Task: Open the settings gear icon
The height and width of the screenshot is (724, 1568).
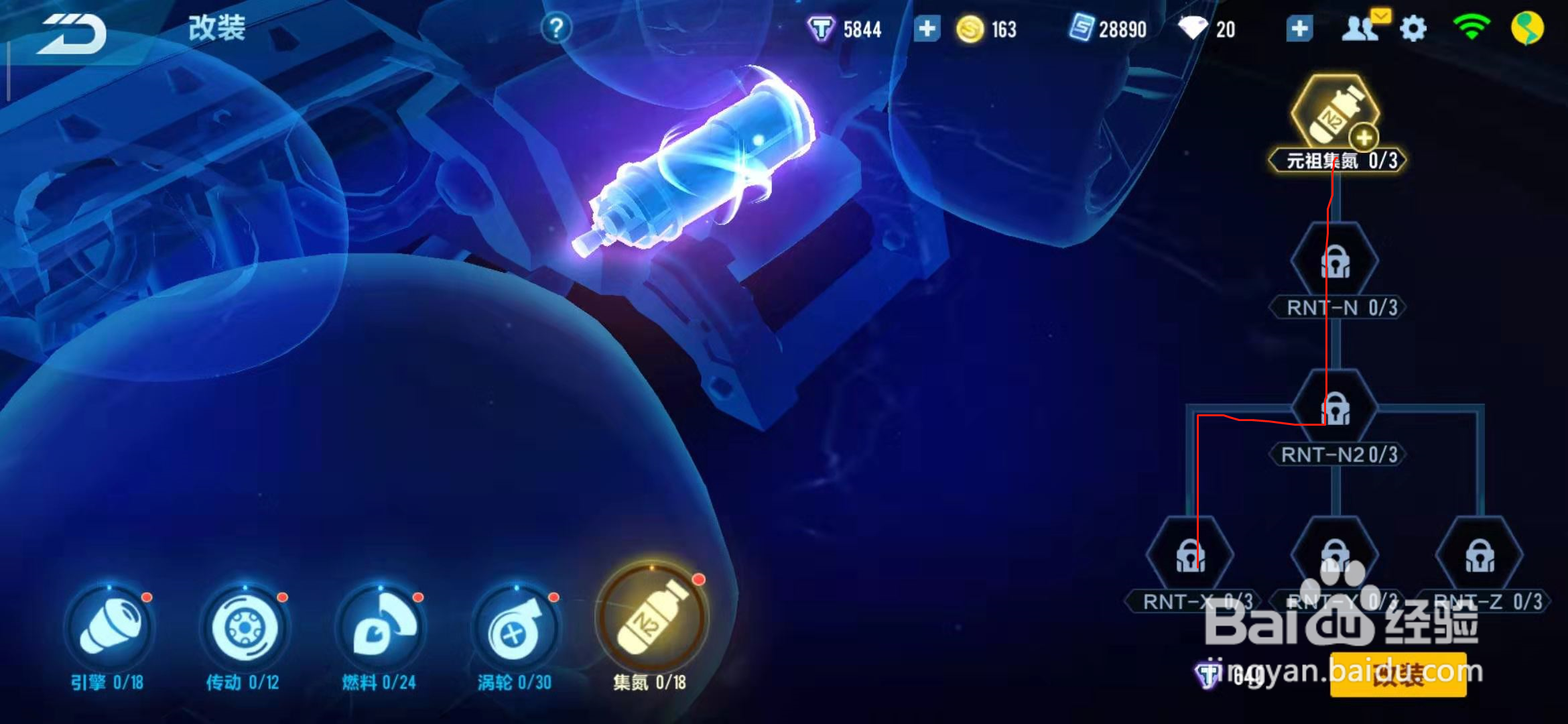Action: (1414, 27)
